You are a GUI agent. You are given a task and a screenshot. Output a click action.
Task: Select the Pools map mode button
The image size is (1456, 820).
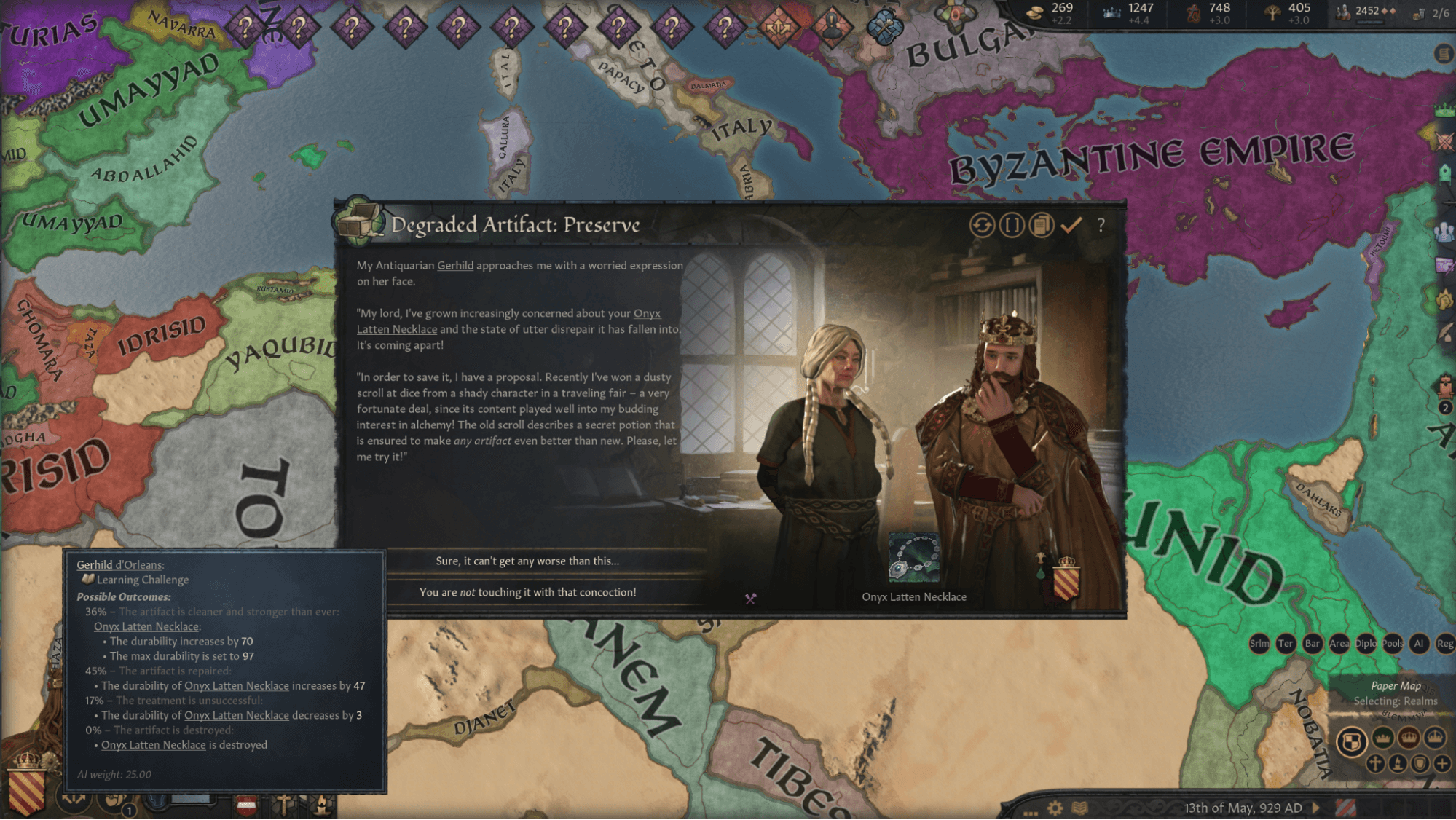tap(1393, 643)
